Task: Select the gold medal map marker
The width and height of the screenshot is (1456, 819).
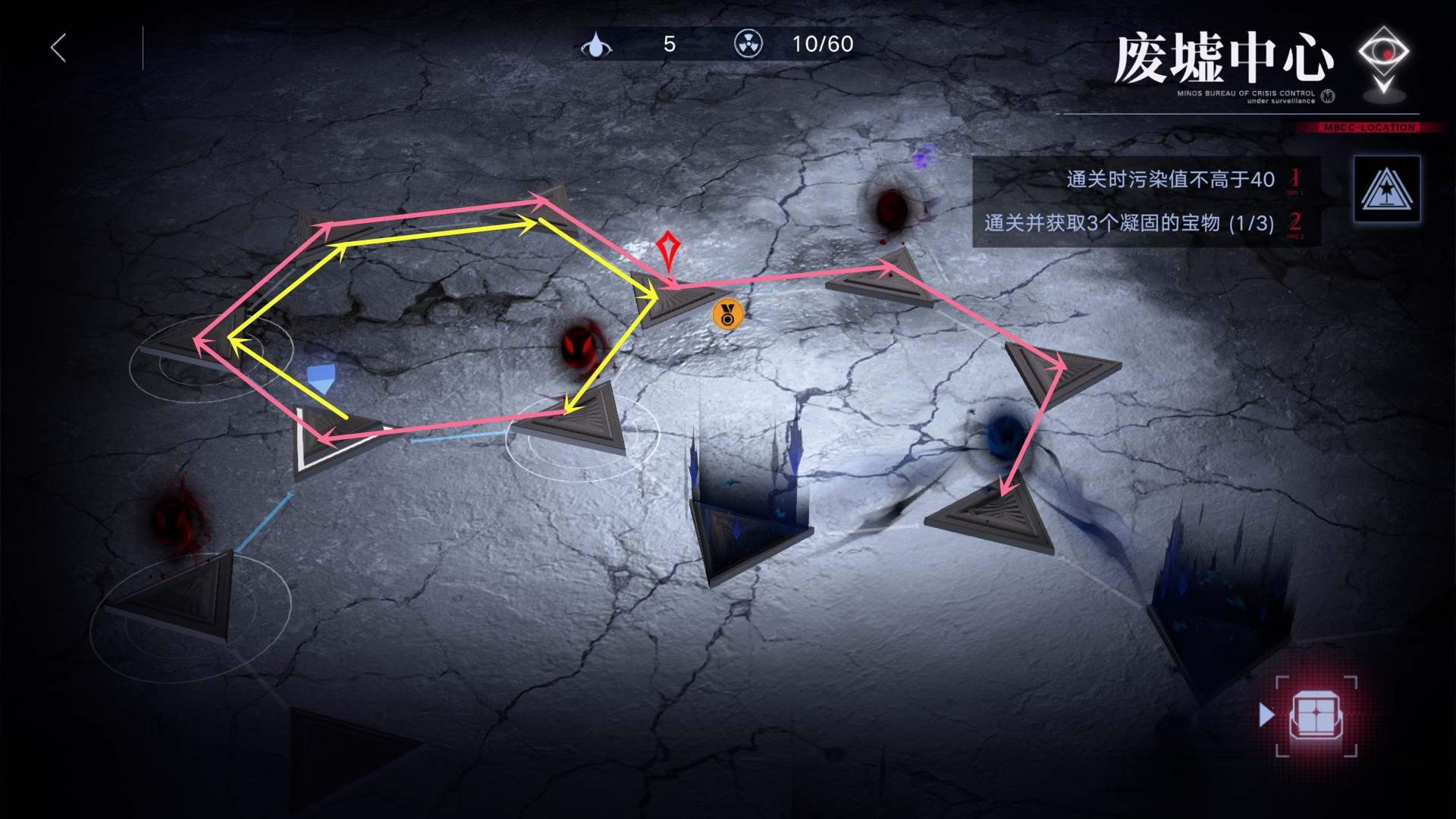Action: [x=727, y=314]
